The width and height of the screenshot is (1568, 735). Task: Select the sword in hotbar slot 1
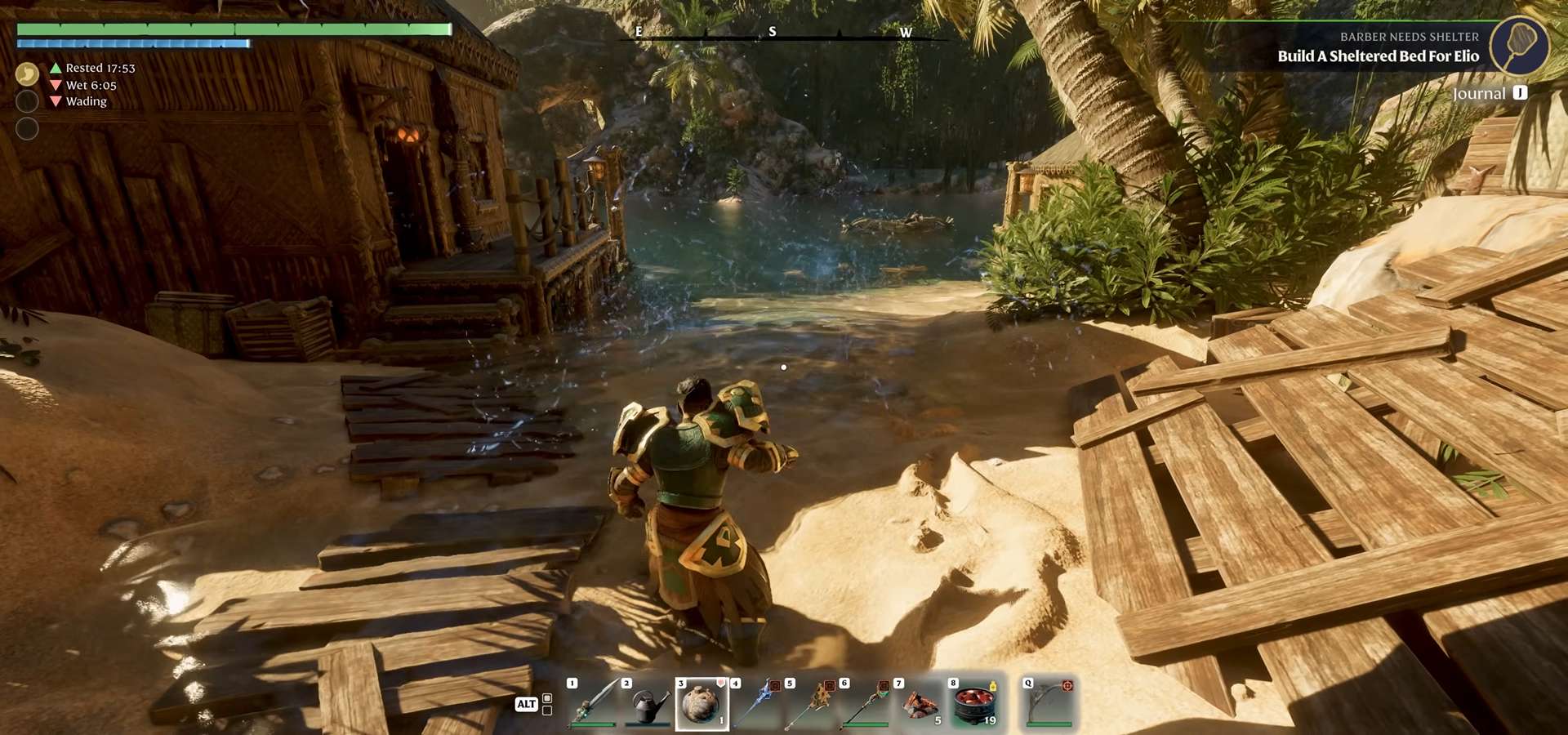click(x=594, y=702)
